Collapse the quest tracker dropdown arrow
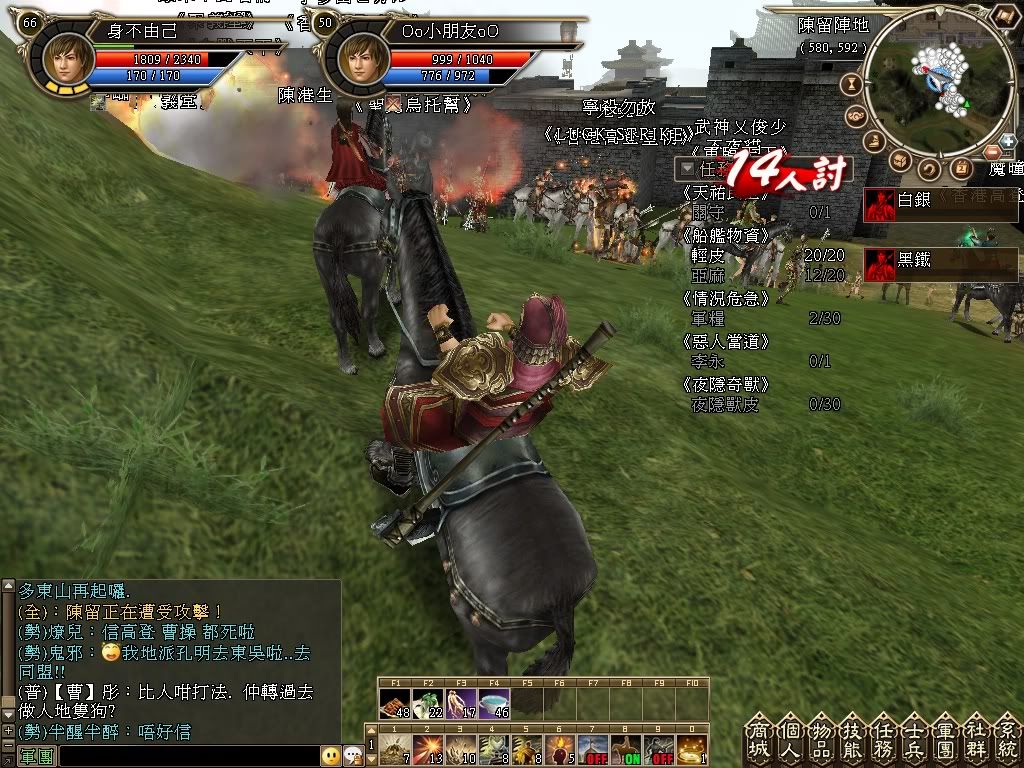This screenshot has height=768, width=1024. pyautogui.click(x=687, y=169)
